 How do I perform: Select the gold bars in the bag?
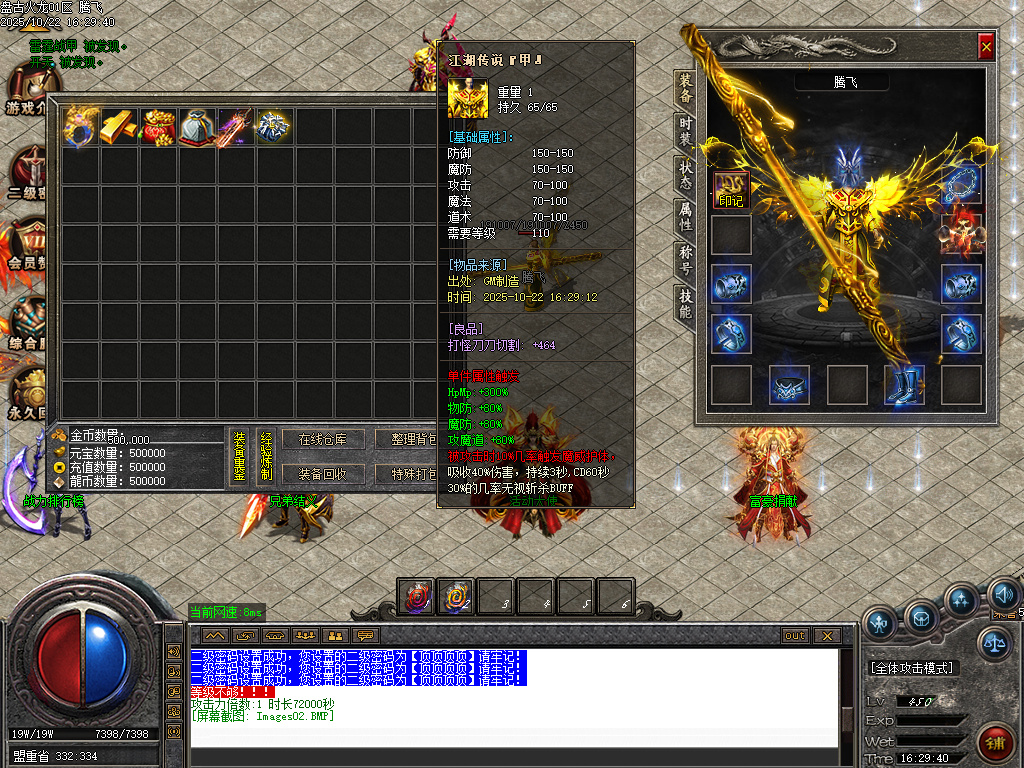[119, 127]
